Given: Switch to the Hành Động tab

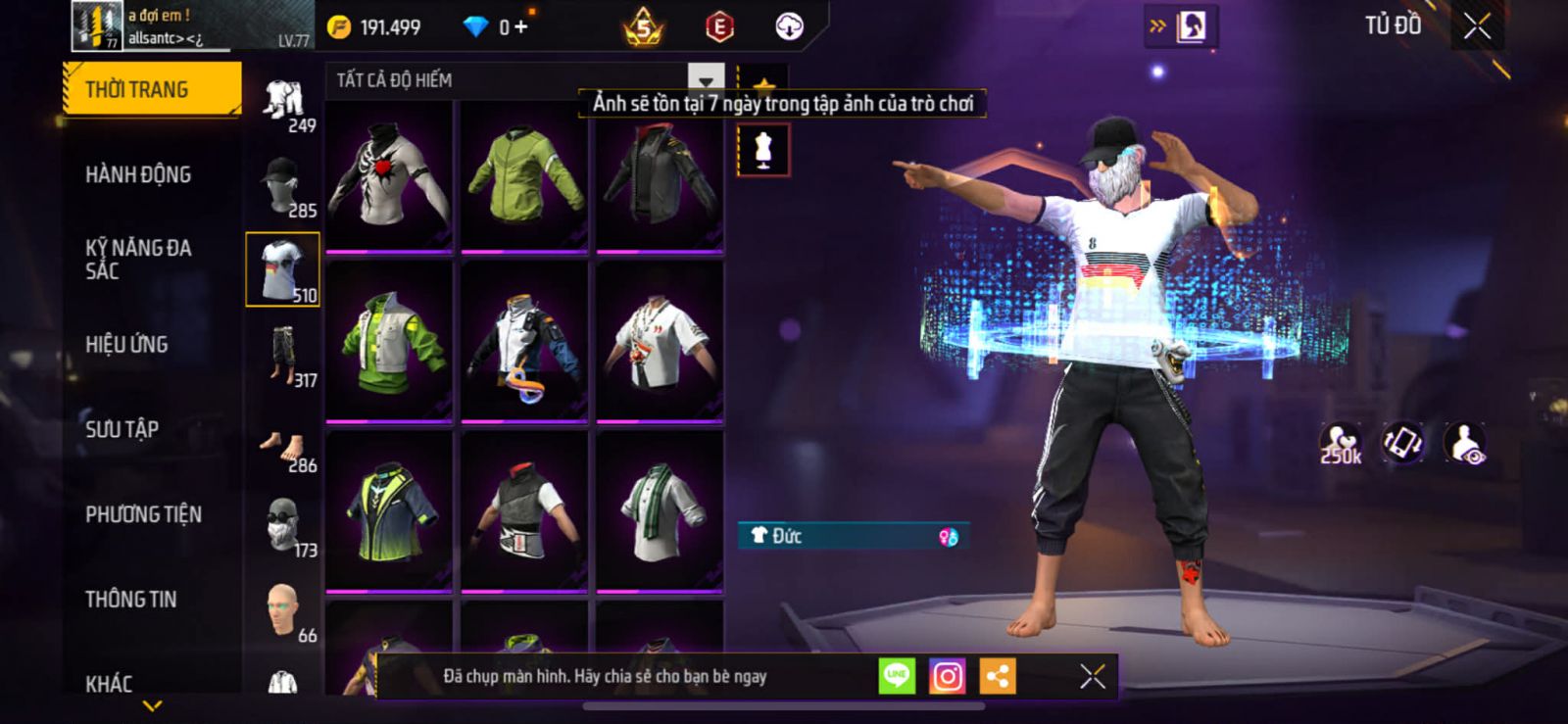Looking at the screenshot, I should 138,174.
